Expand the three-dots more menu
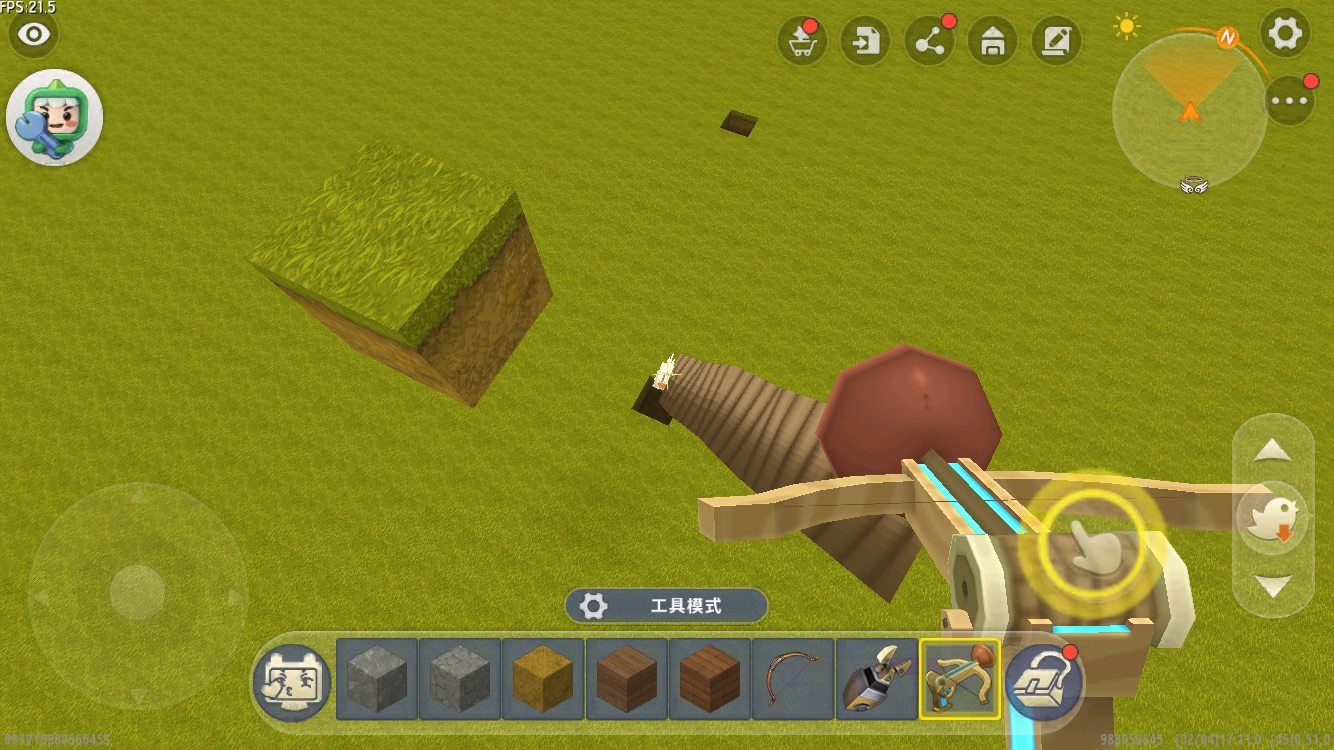 (1290, 100)
